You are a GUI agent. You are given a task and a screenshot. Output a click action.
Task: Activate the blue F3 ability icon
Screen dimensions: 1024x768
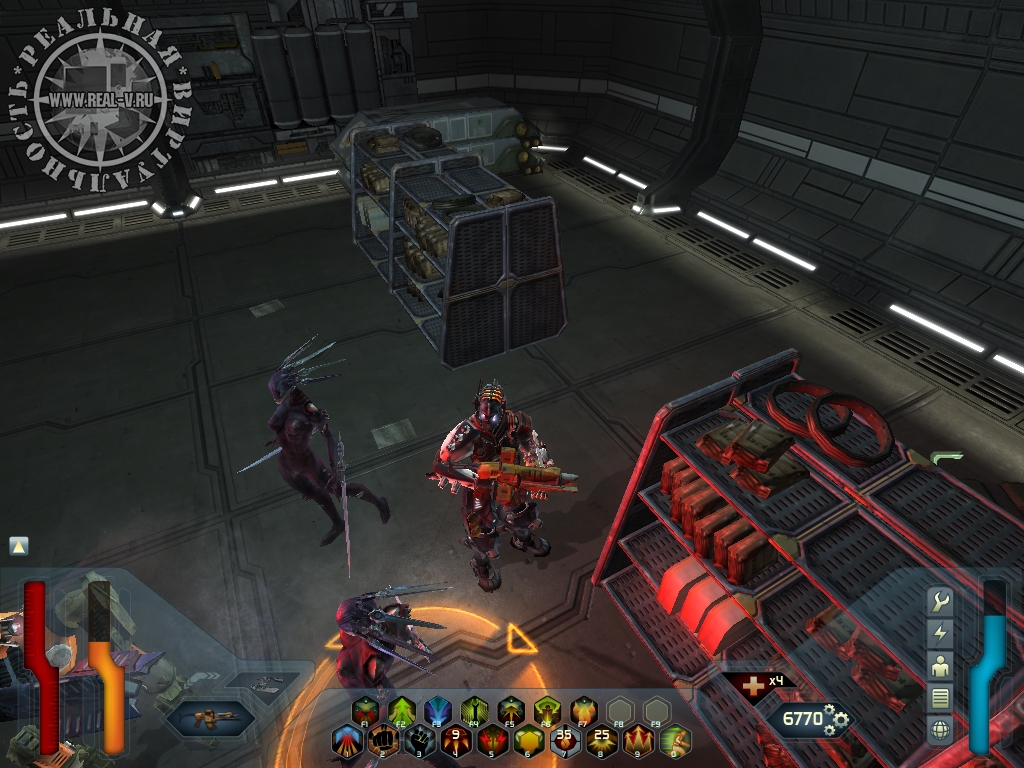point(438,711)
